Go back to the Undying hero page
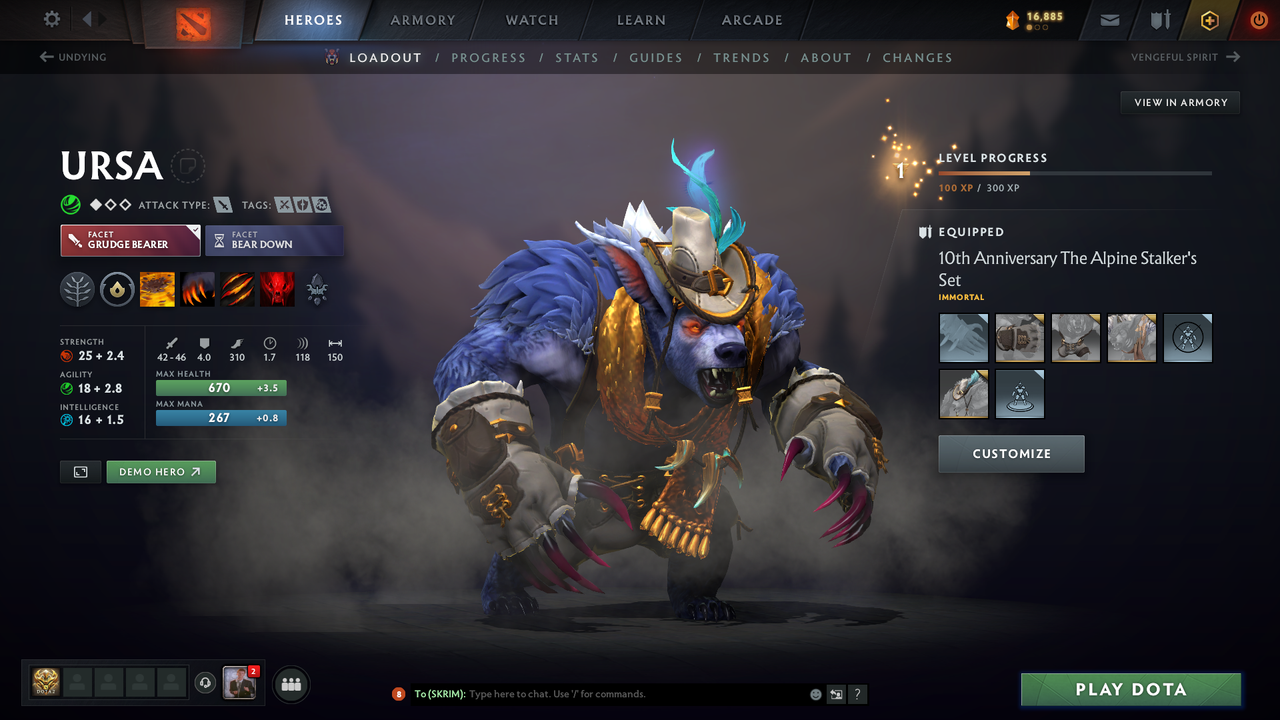Image resolution: width=1280 pixels, height=720 pixels. point(73,57)
